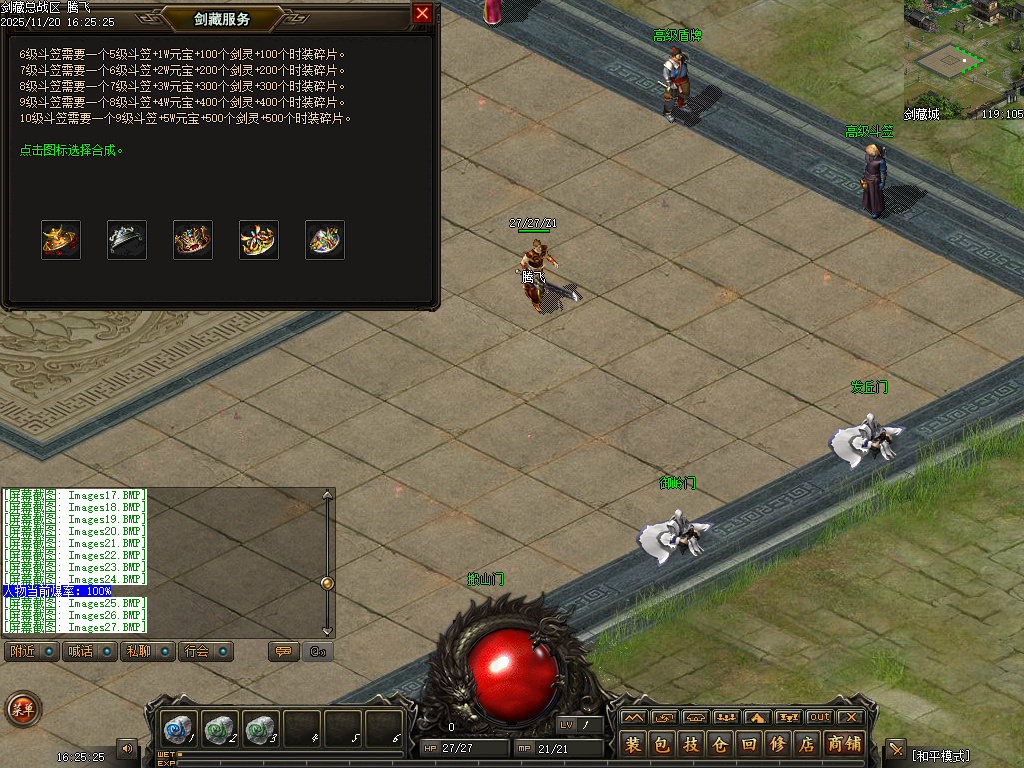Click the 修 repair button

(x=778, y=744)
